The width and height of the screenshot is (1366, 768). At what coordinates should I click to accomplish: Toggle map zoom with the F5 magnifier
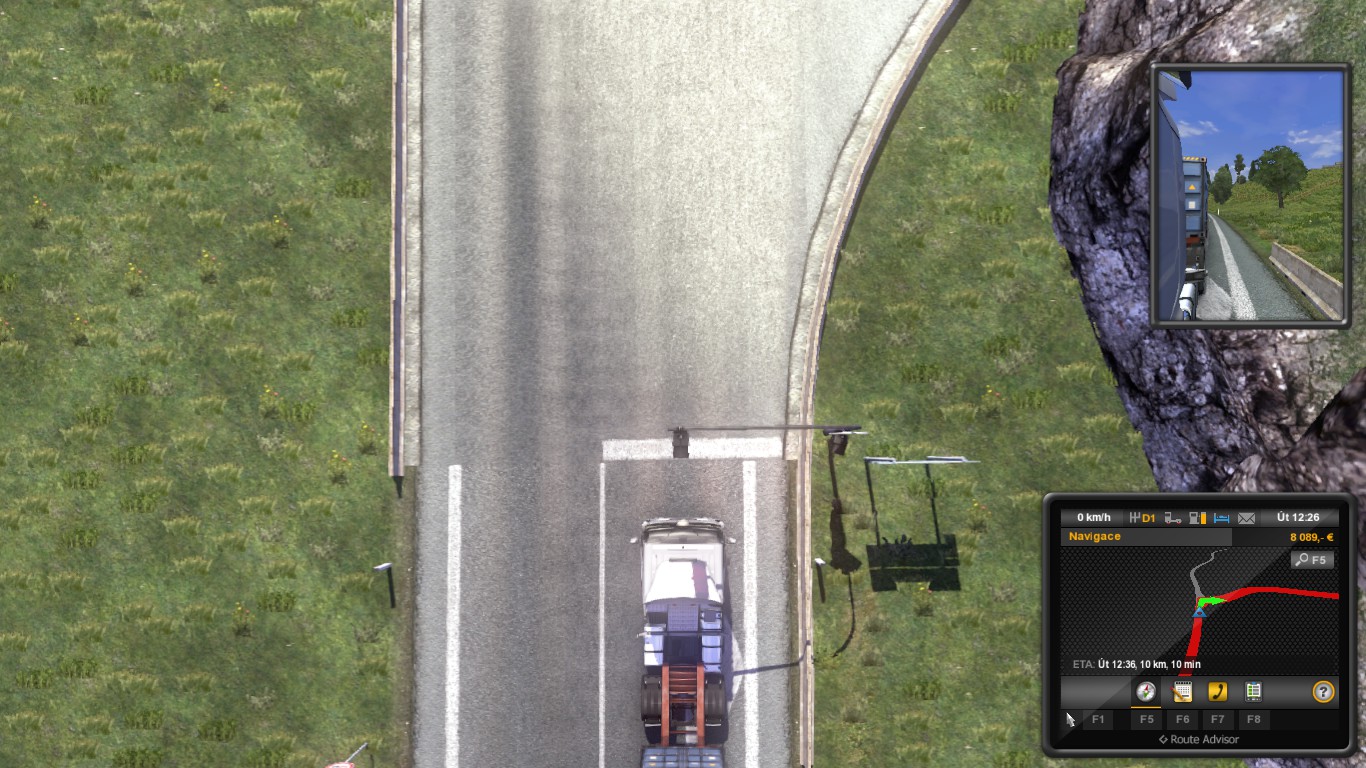[1313, 559]
